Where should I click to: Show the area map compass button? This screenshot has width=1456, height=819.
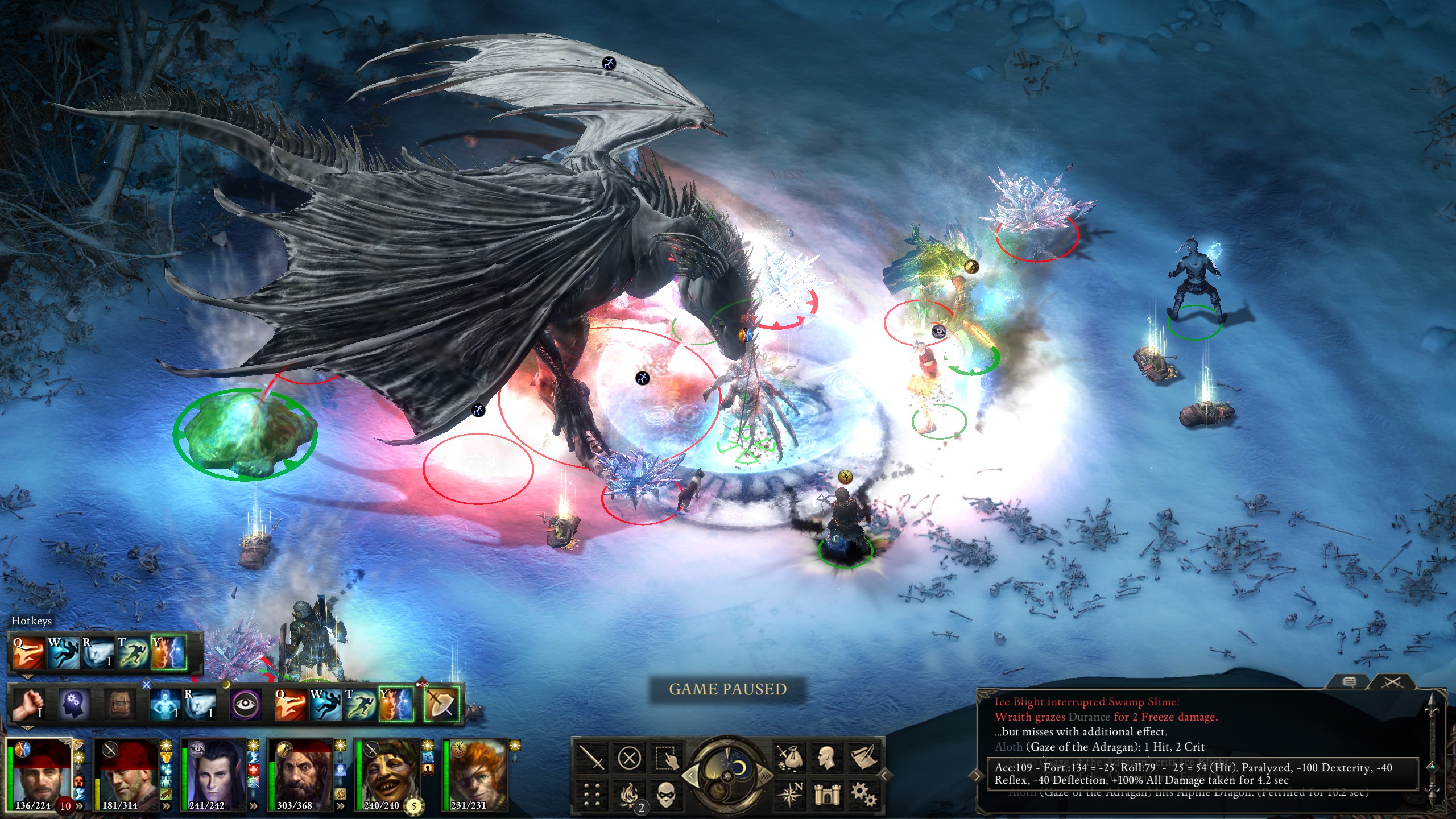[x=790, y=794]
